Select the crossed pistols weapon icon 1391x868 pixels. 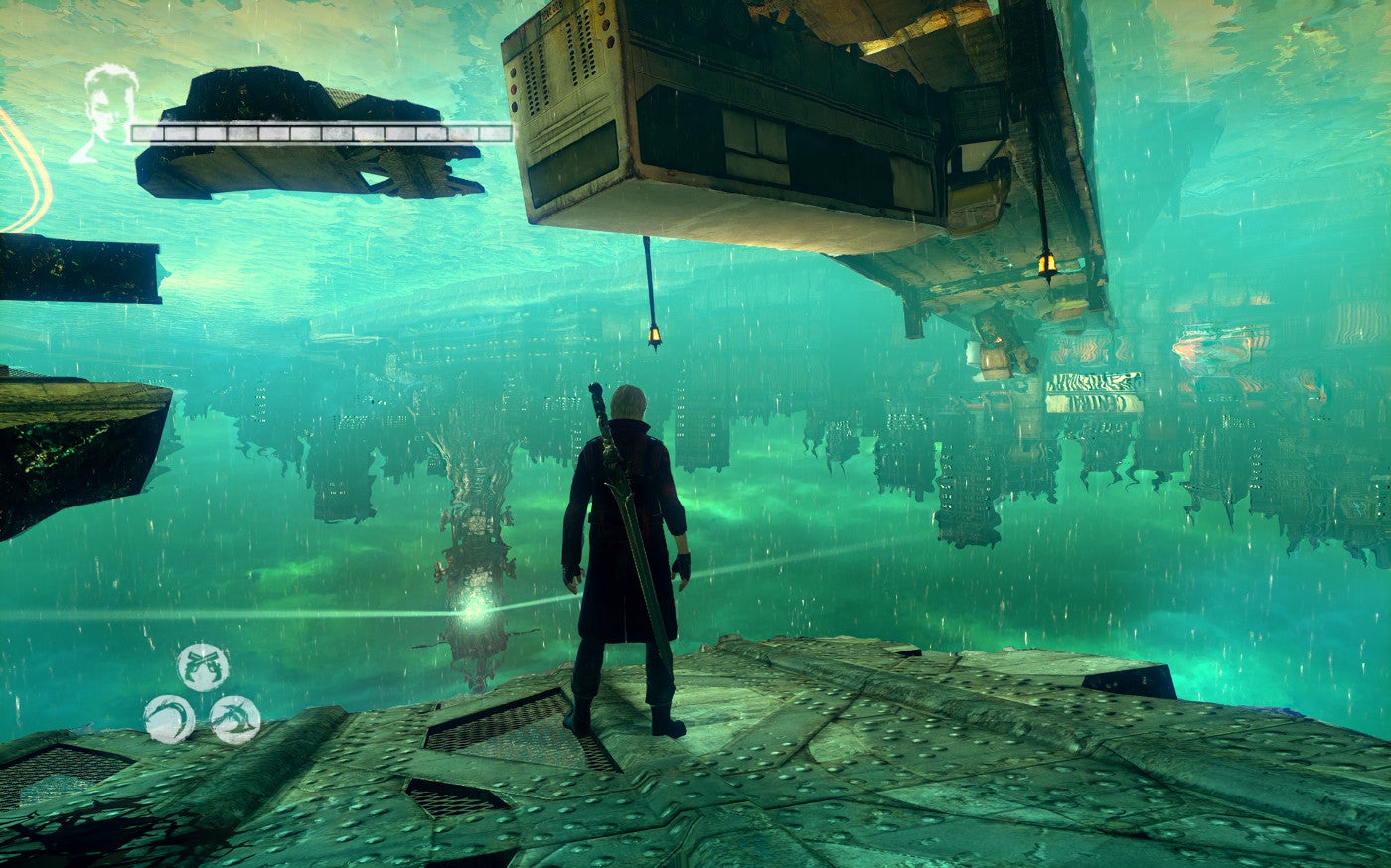point(203,666)
